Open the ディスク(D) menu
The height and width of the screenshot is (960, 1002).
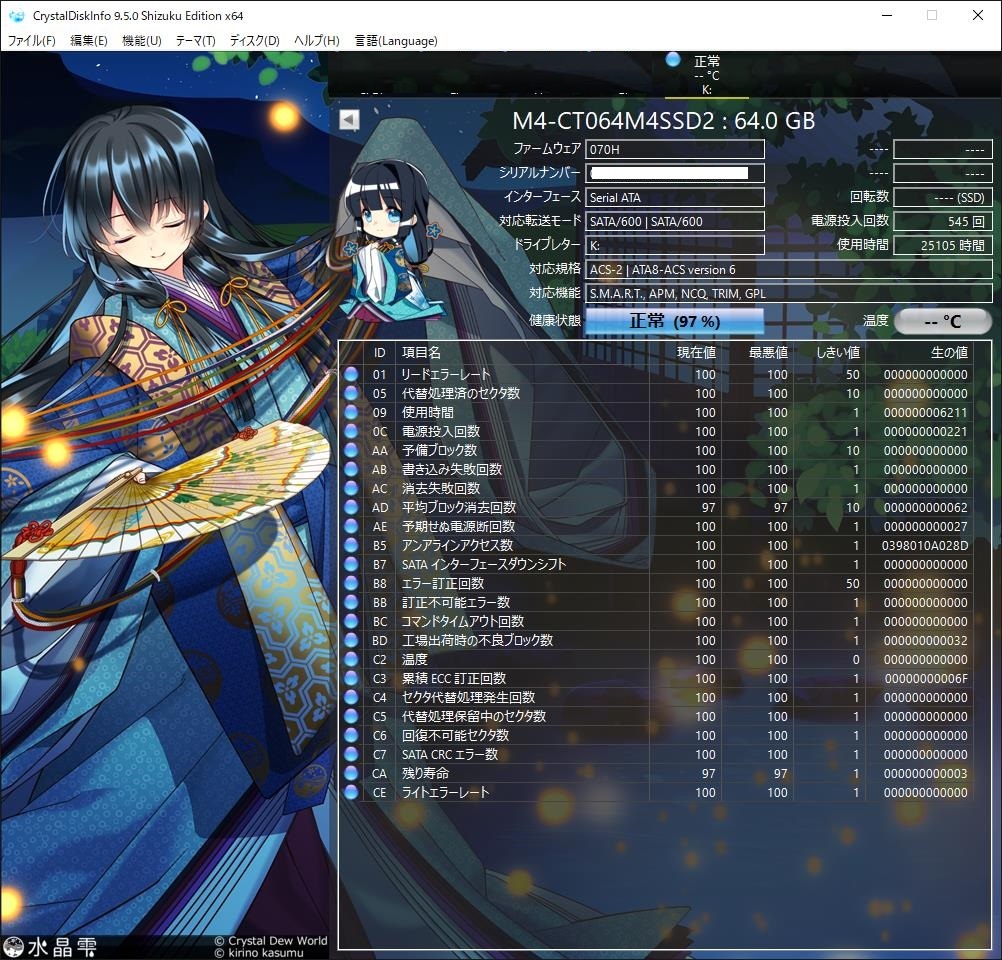[x=254, y=41]
